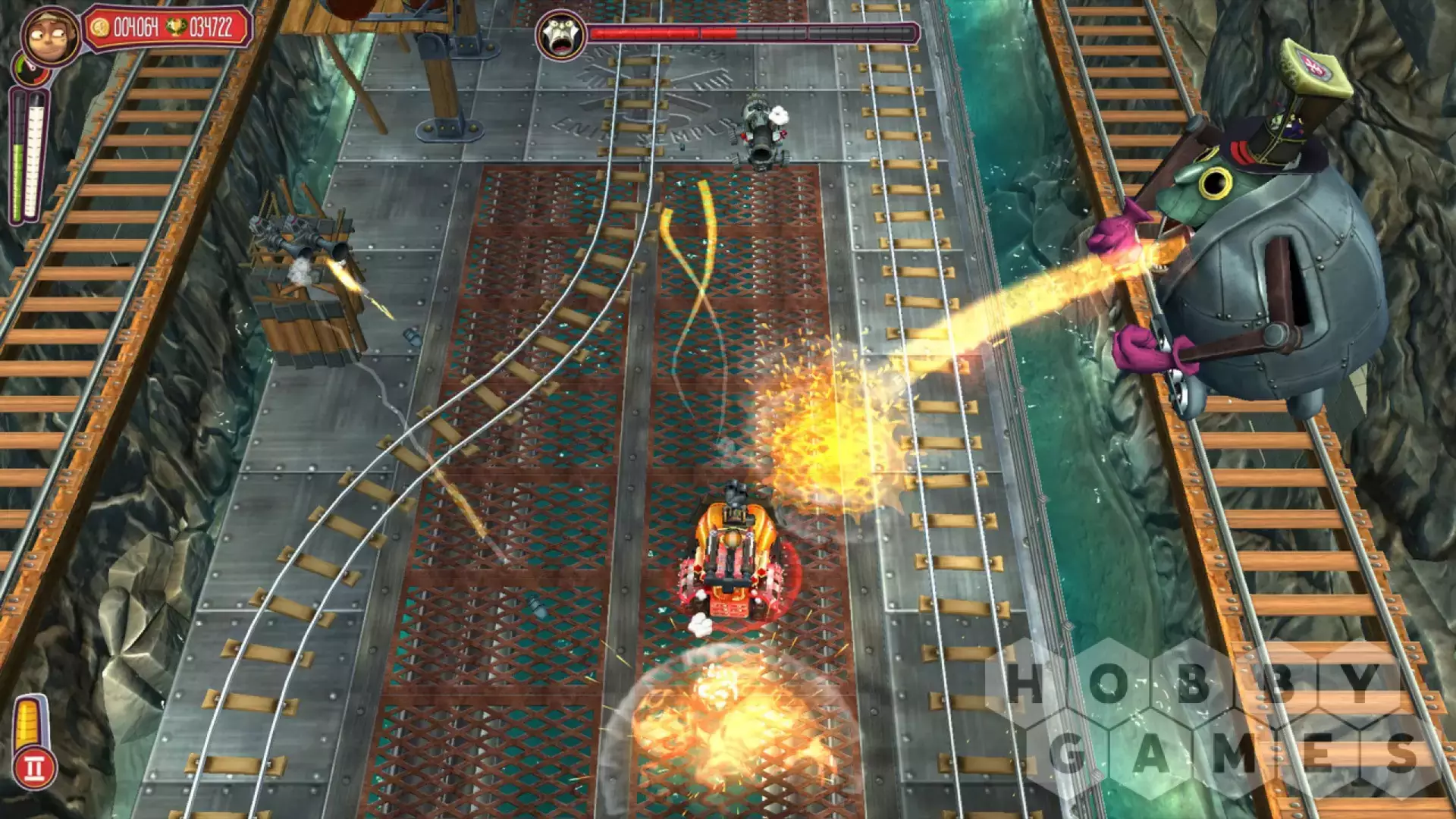Pause the game with the red pause button
The width and height of the screenshot is (1456, 819).
(x=35, y=767)
